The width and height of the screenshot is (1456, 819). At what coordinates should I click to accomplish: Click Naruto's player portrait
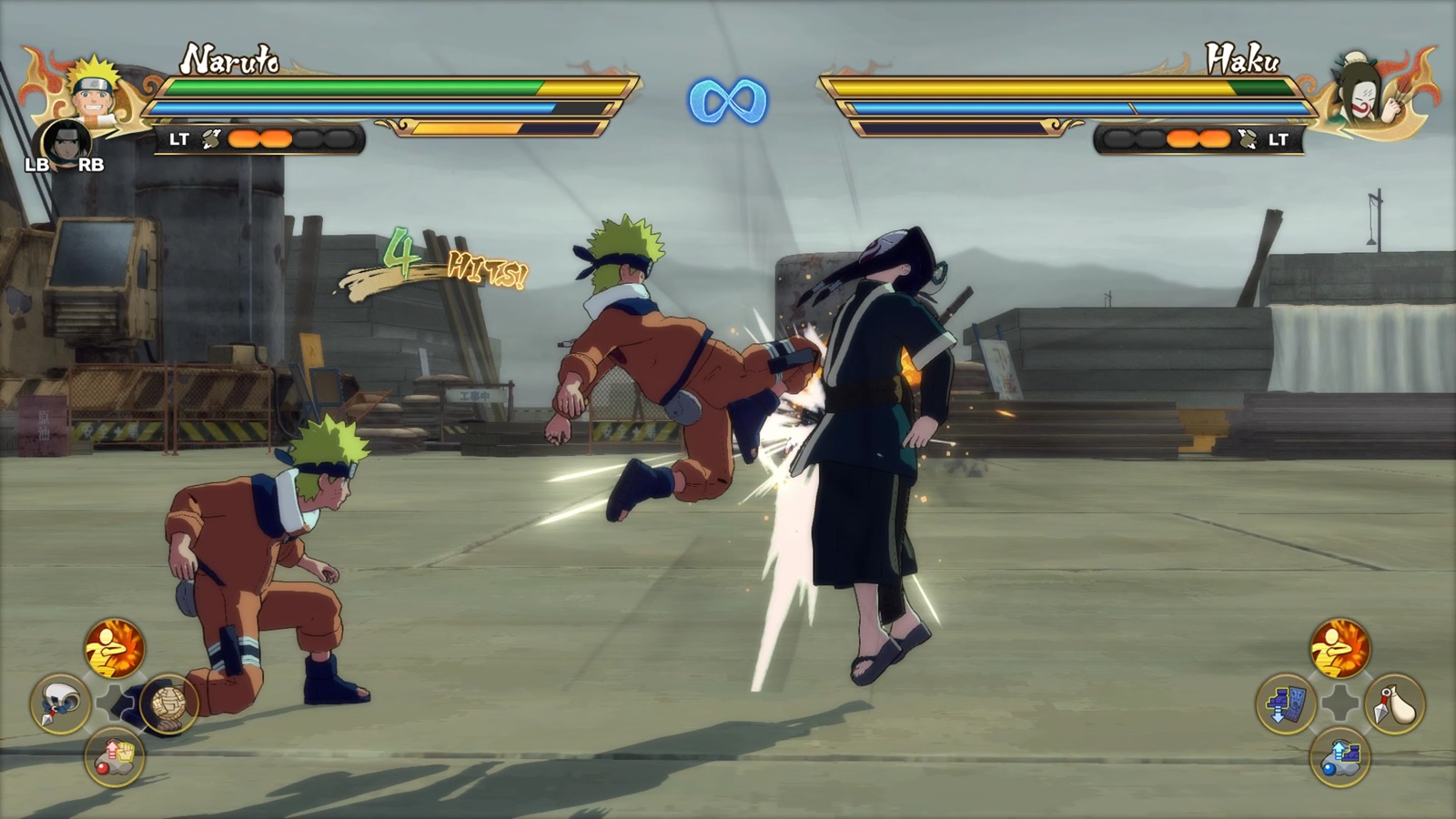(95, 89)
